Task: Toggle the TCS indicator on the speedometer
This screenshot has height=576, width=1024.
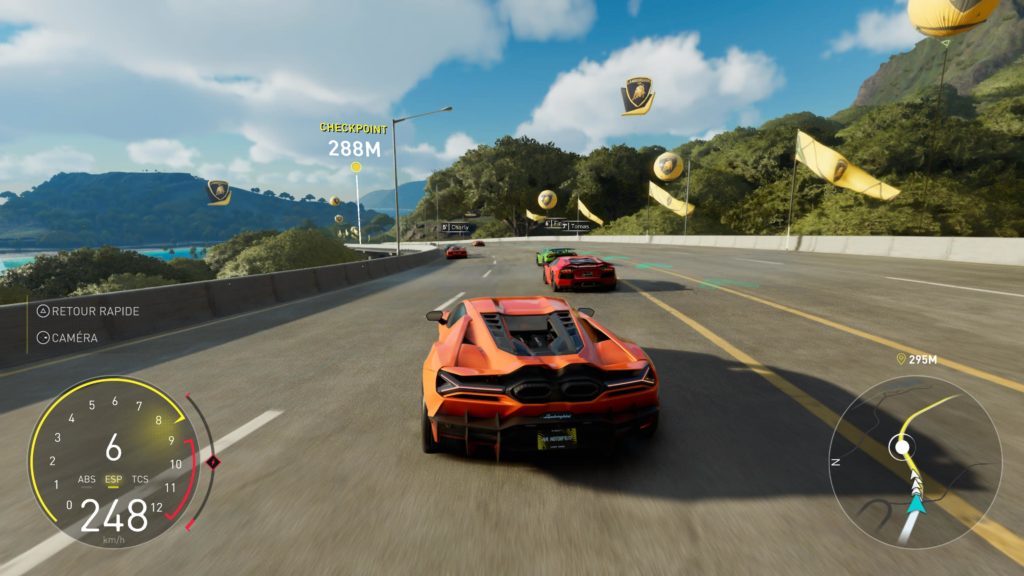Action: [140, 479]
